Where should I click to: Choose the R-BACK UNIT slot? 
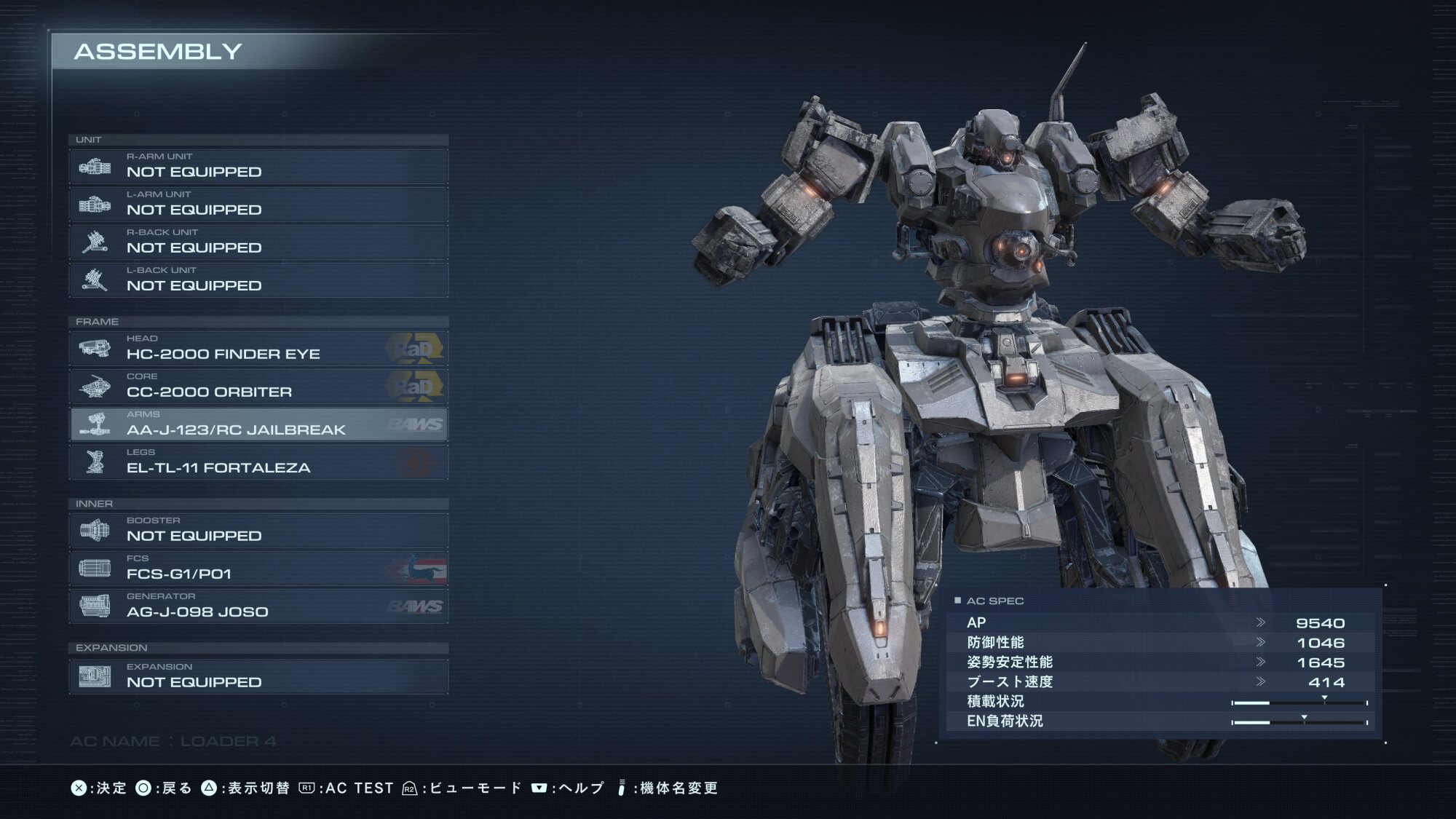[x=258, y=242]
